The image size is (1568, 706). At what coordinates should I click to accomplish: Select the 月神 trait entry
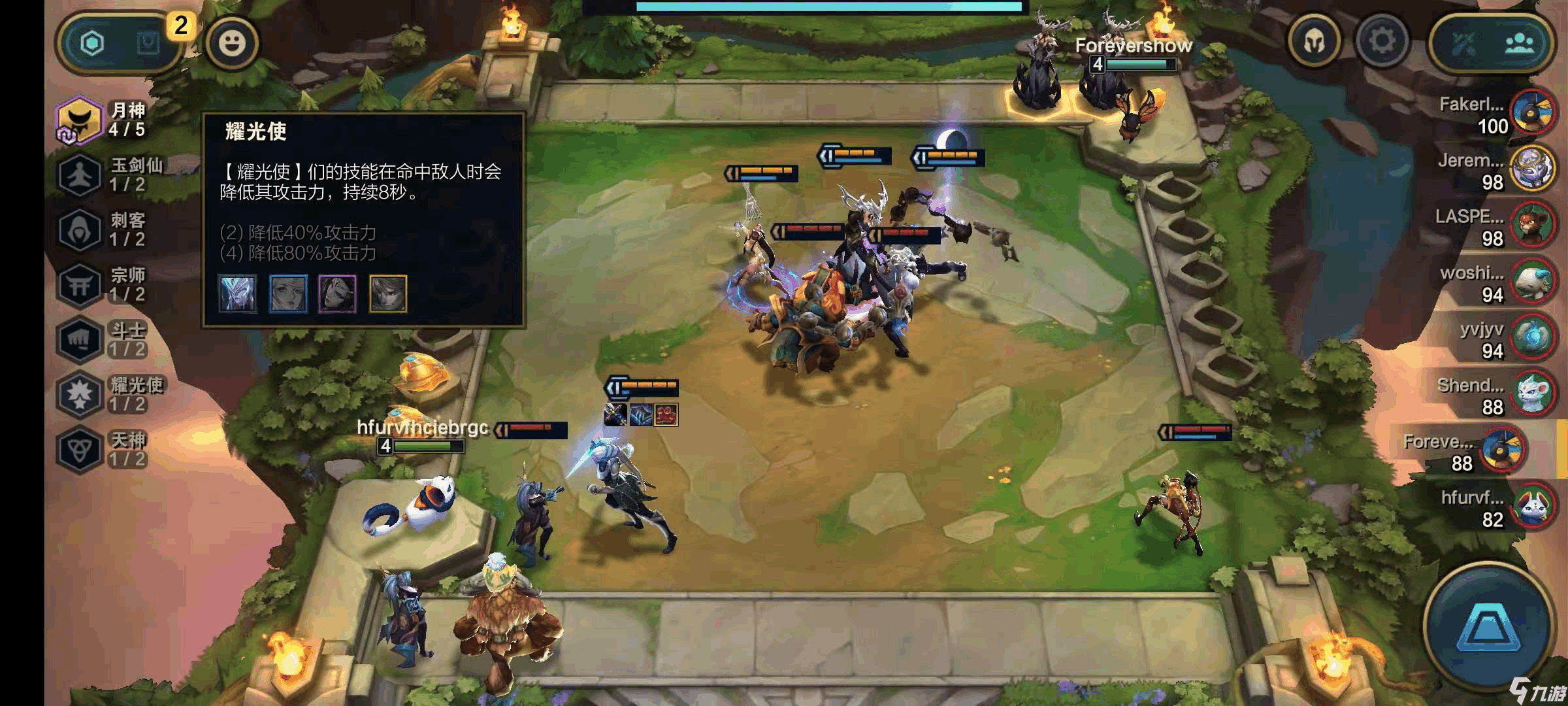(105, 120)
